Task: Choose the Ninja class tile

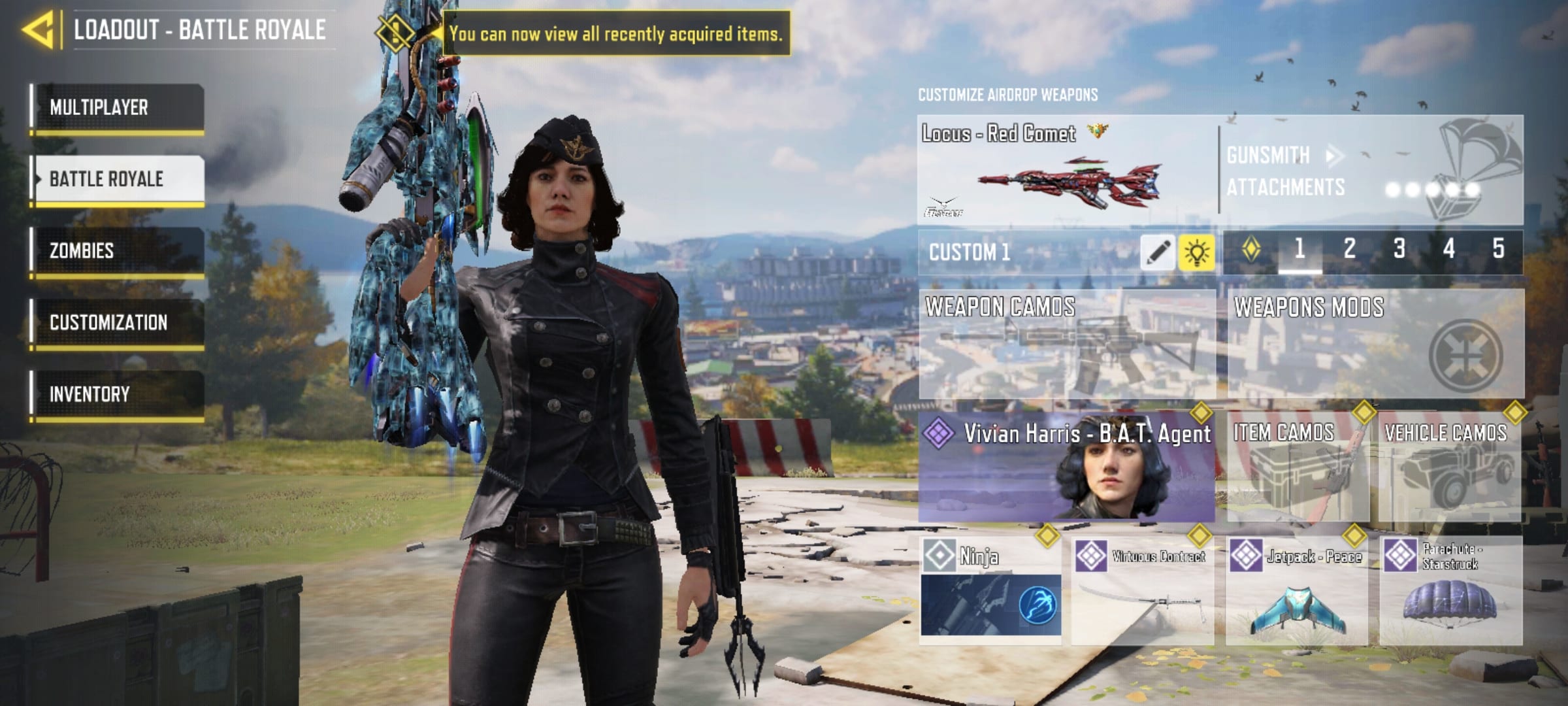Action: [990, 591]
